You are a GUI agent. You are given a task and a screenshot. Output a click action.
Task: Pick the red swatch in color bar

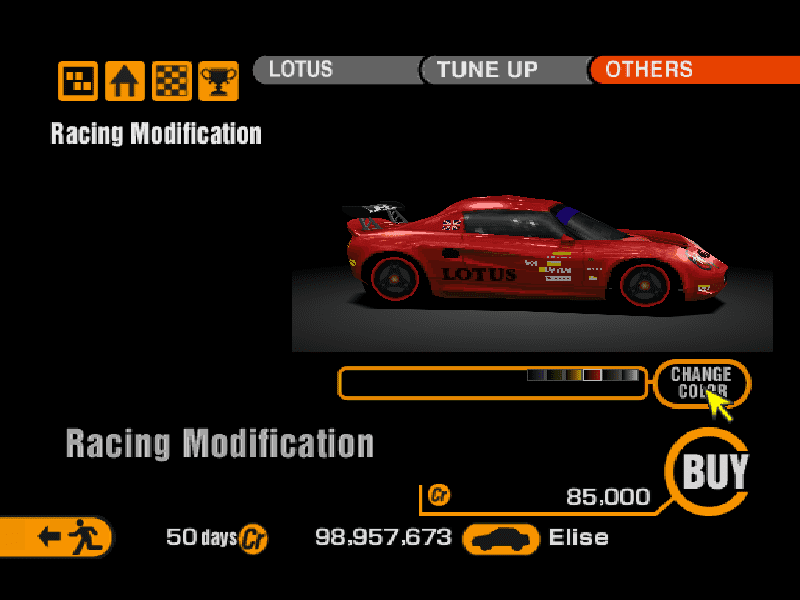(x=592, y=375)
